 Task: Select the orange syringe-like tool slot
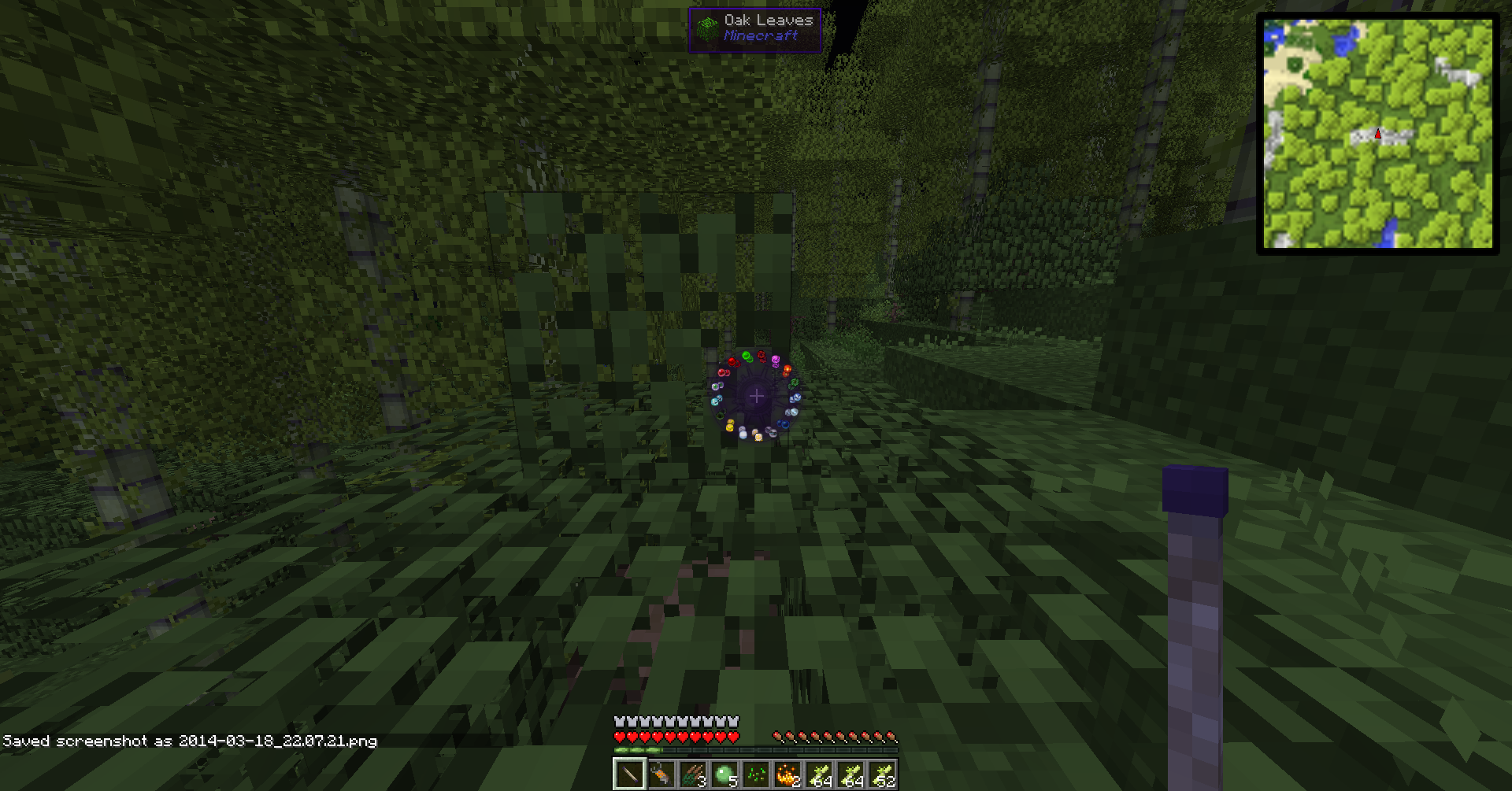click(661, 775)
